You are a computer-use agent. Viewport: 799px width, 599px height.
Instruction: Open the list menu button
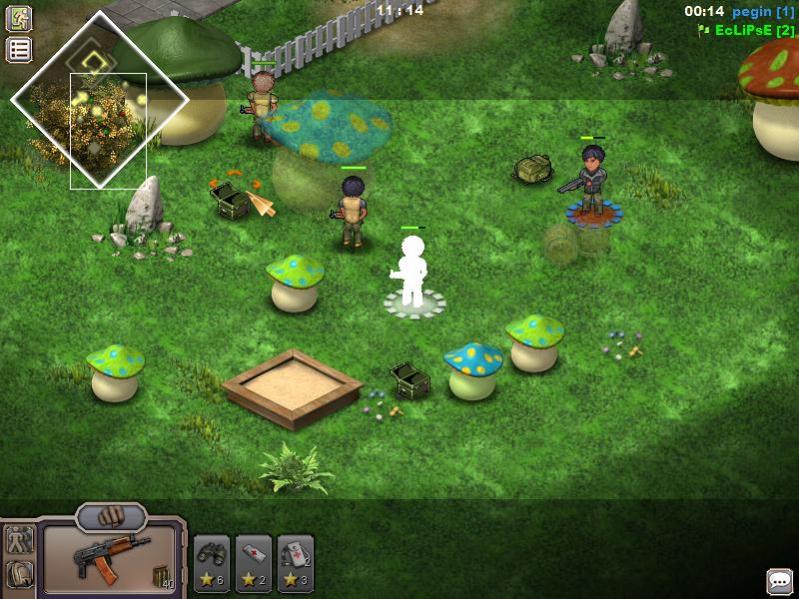tap(19, 50)
